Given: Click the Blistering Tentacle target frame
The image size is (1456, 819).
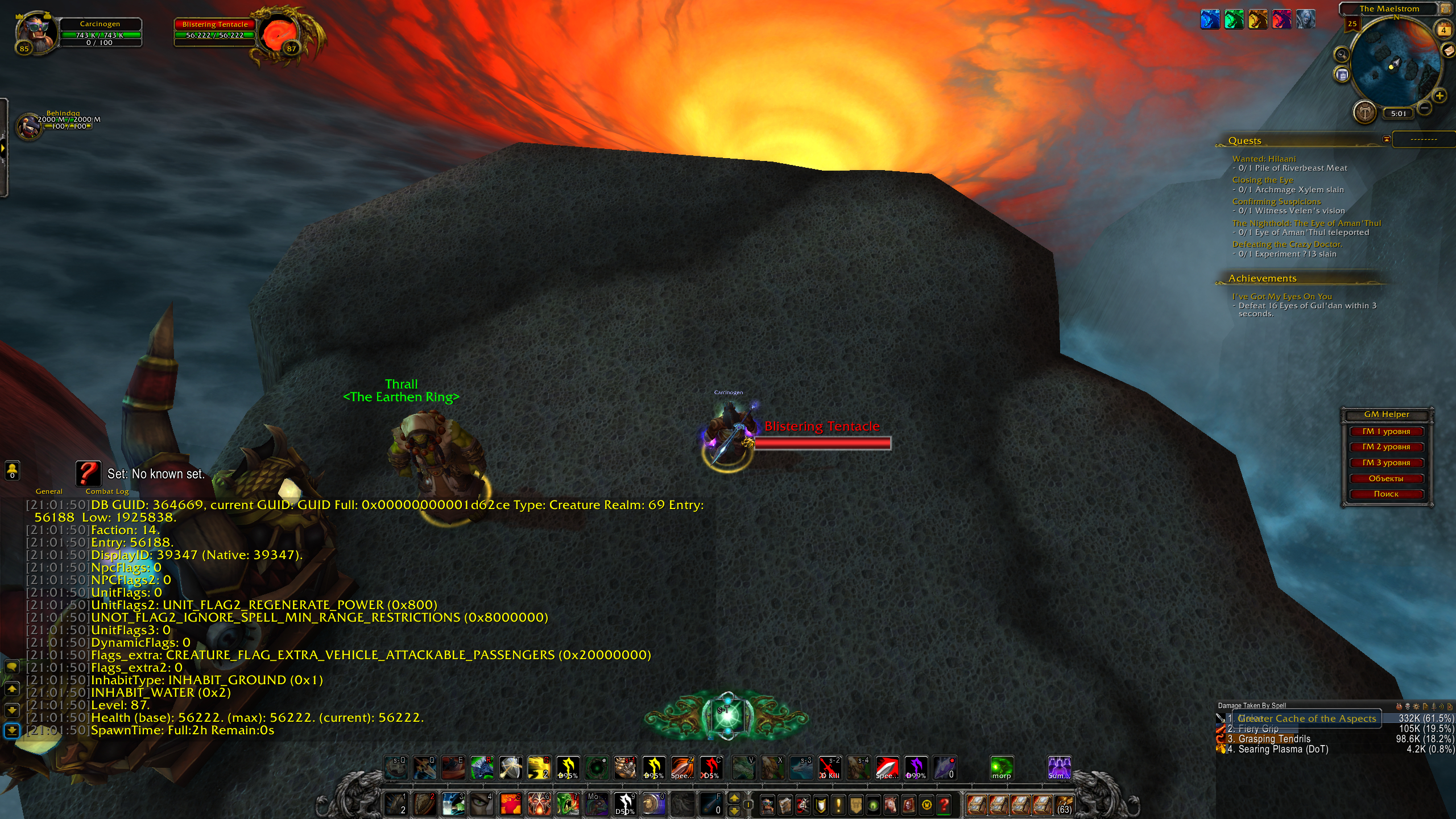Looking at the screenshot, I should click(x=215, y=32).
